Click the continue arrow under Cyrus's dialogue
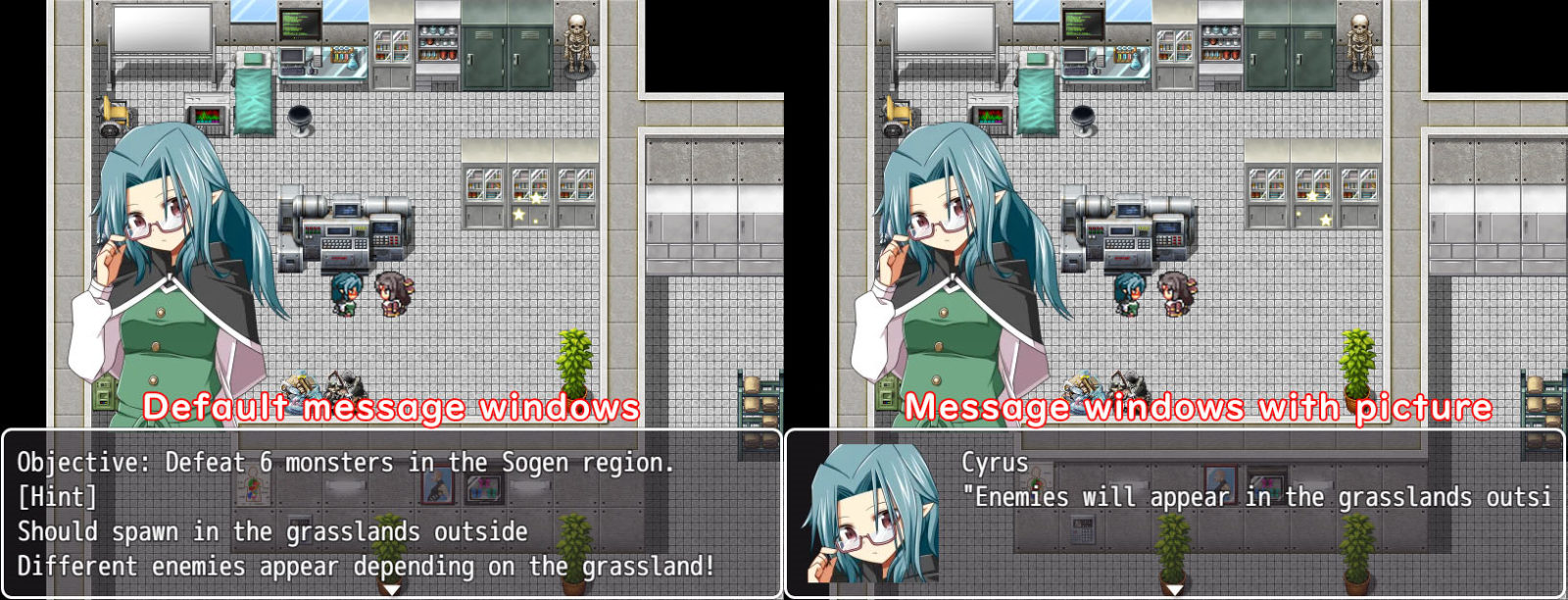 click(1174, 589)
